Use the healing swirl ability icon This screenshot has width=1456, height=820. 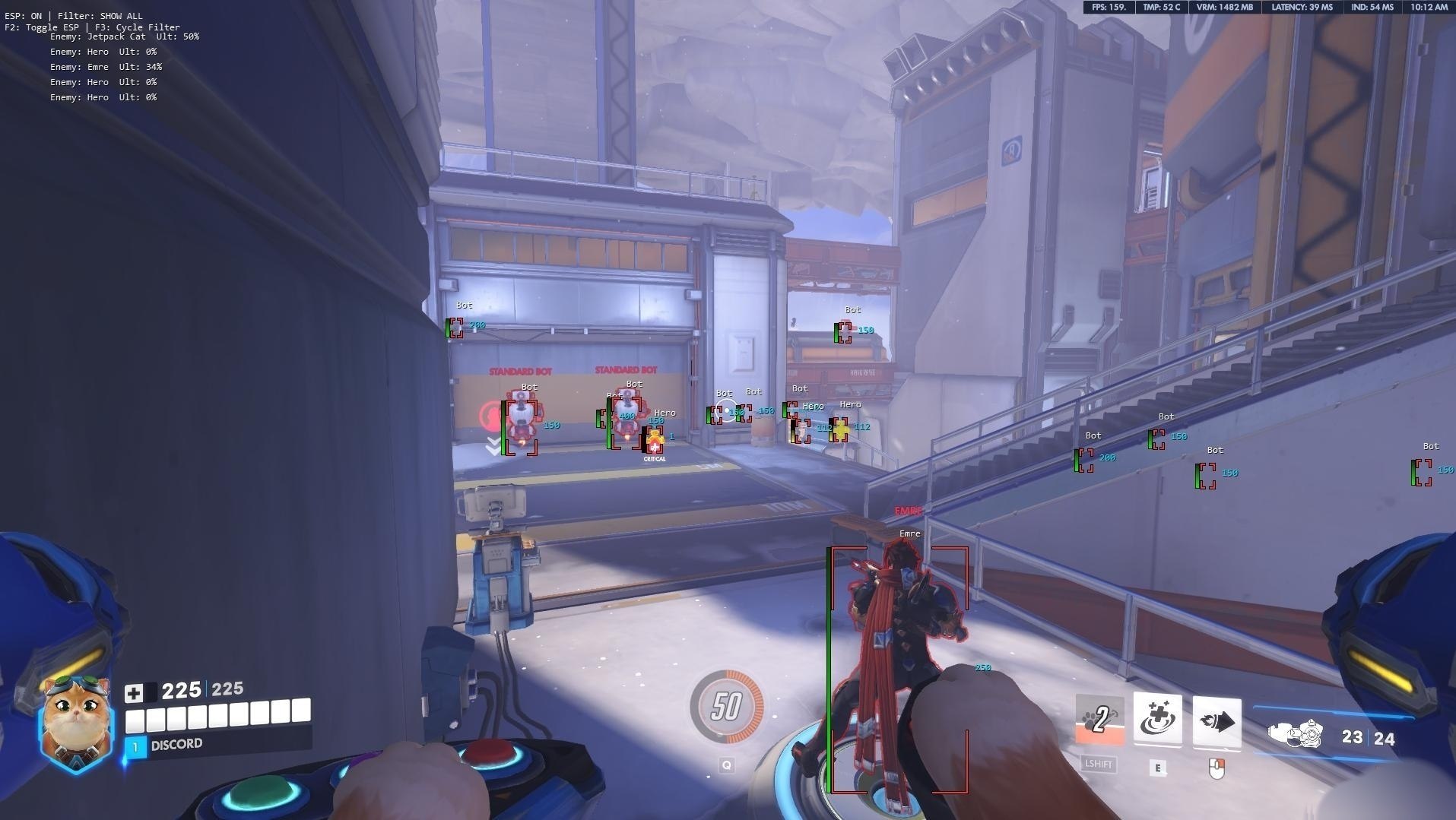(1157, 718)
